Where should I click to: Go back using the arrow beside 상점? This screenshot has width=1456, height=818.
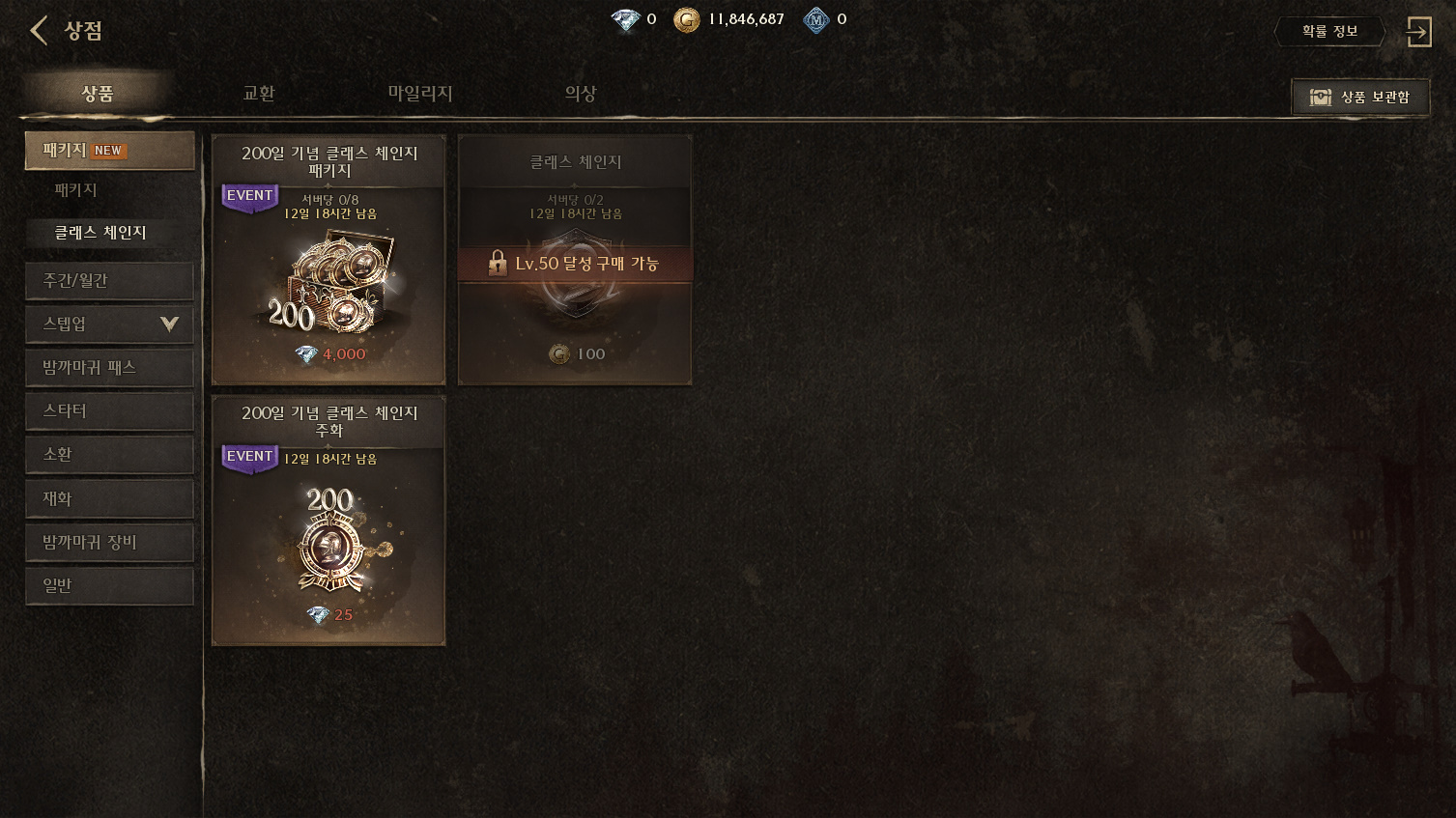point(39,31)
